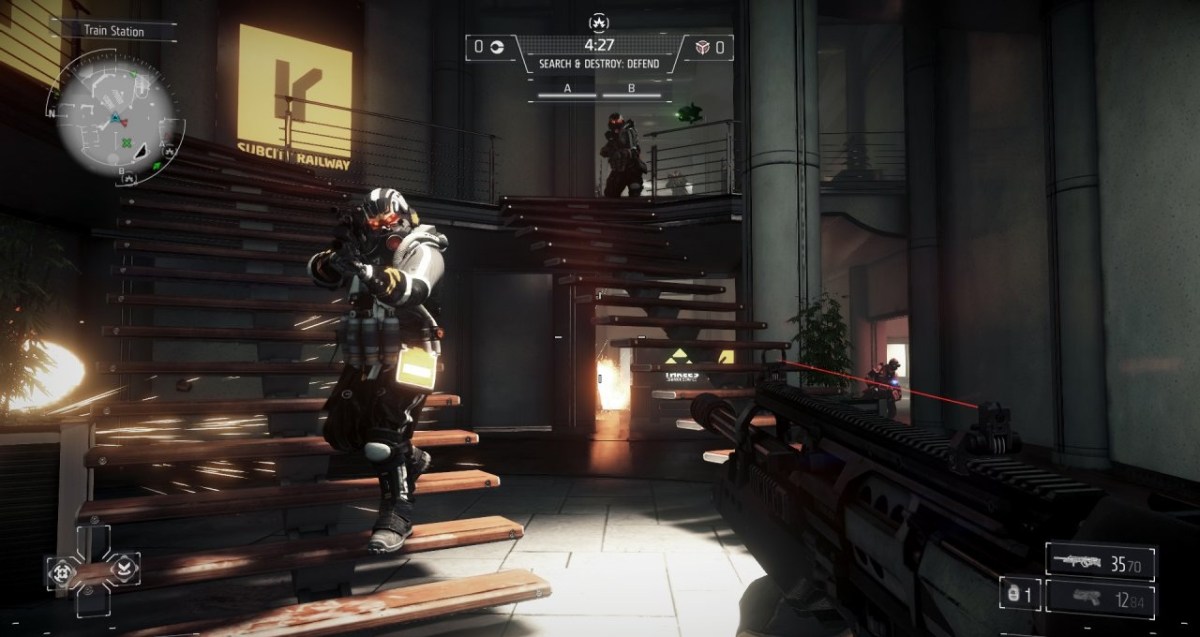Choose objective point B indicator
This screenshot has width=1200, height=637.
(x=631, y=90)
